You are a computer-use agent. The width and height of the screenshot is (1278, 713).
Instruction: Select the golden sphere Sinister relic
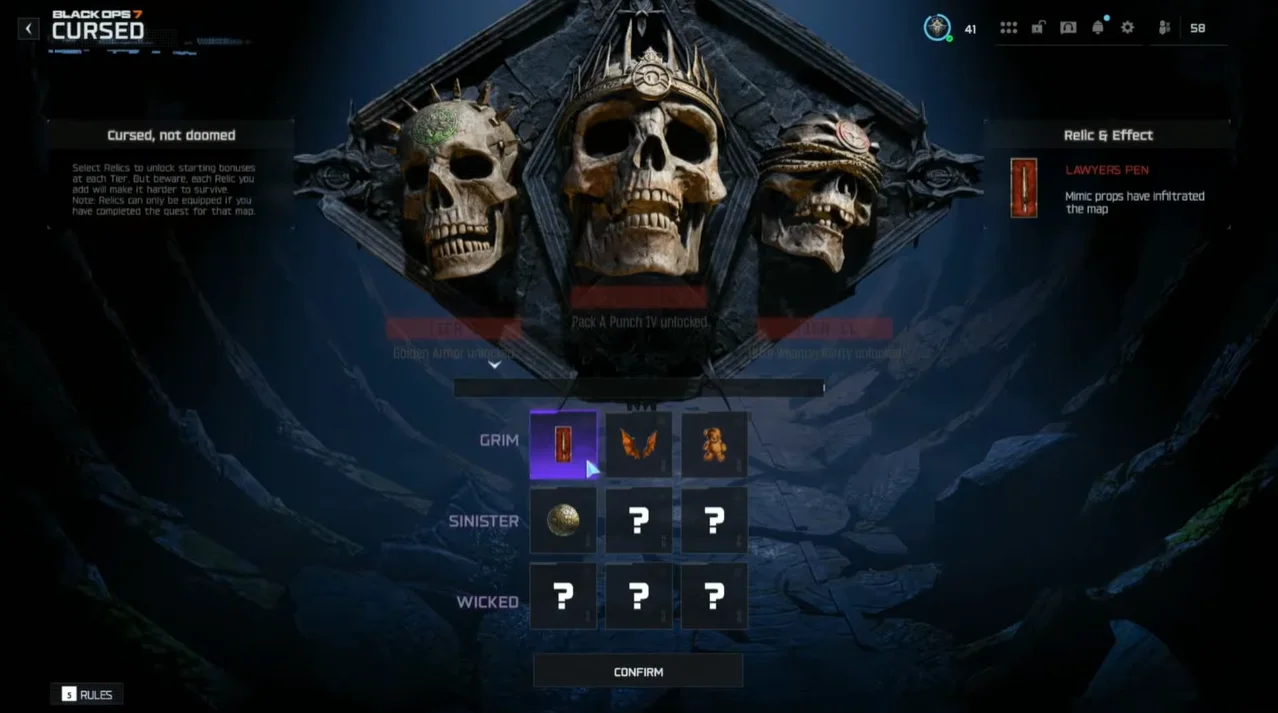(x=563, y=520)
